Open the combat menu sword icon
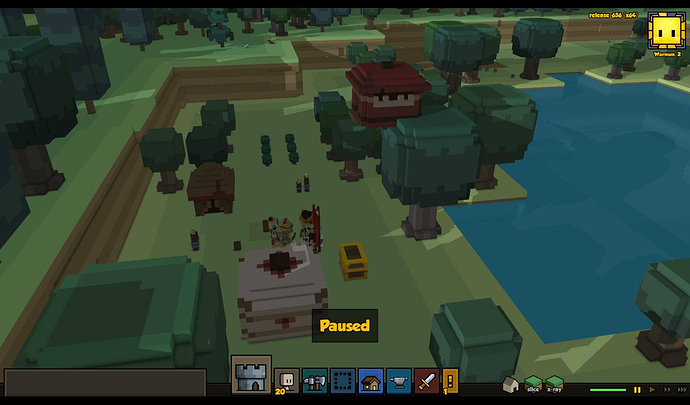Viewport: 690px width, 405px height. pos(427,380)
